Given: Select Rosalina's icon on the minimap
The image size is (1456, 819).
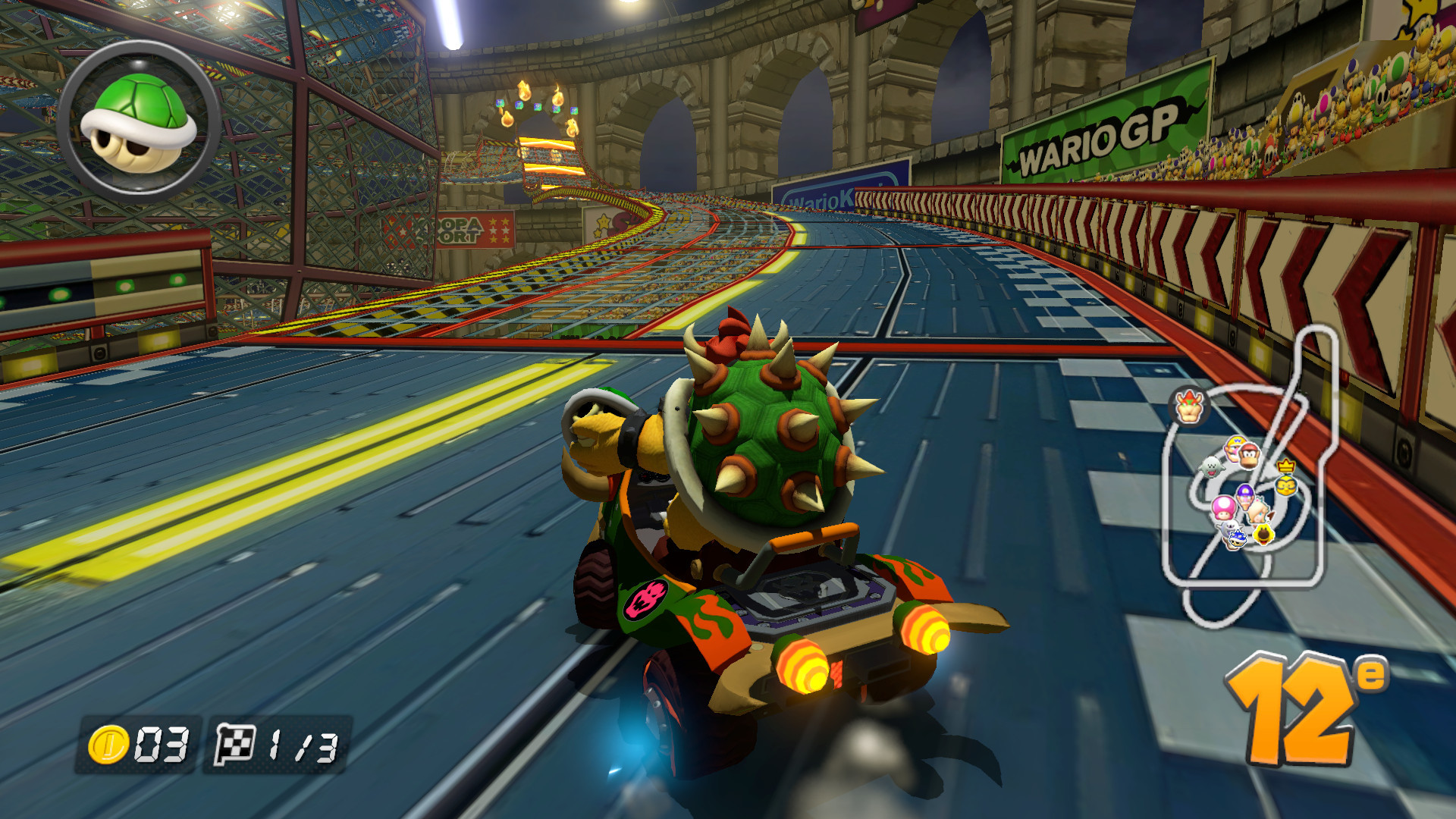Looking at the screenshot, I should [1257, 510].
